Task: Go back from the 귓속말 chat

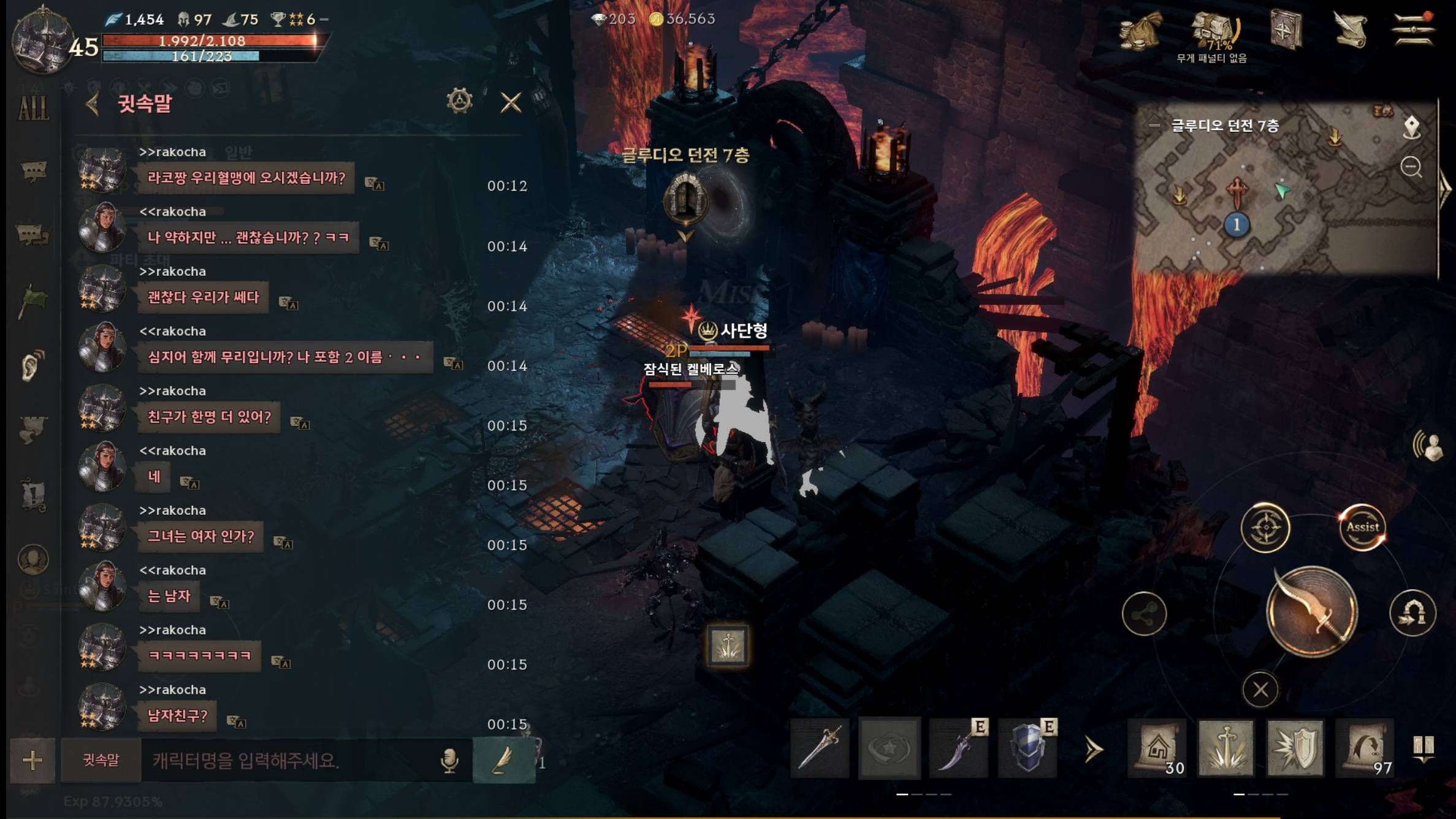Action: tap(93, 104)
